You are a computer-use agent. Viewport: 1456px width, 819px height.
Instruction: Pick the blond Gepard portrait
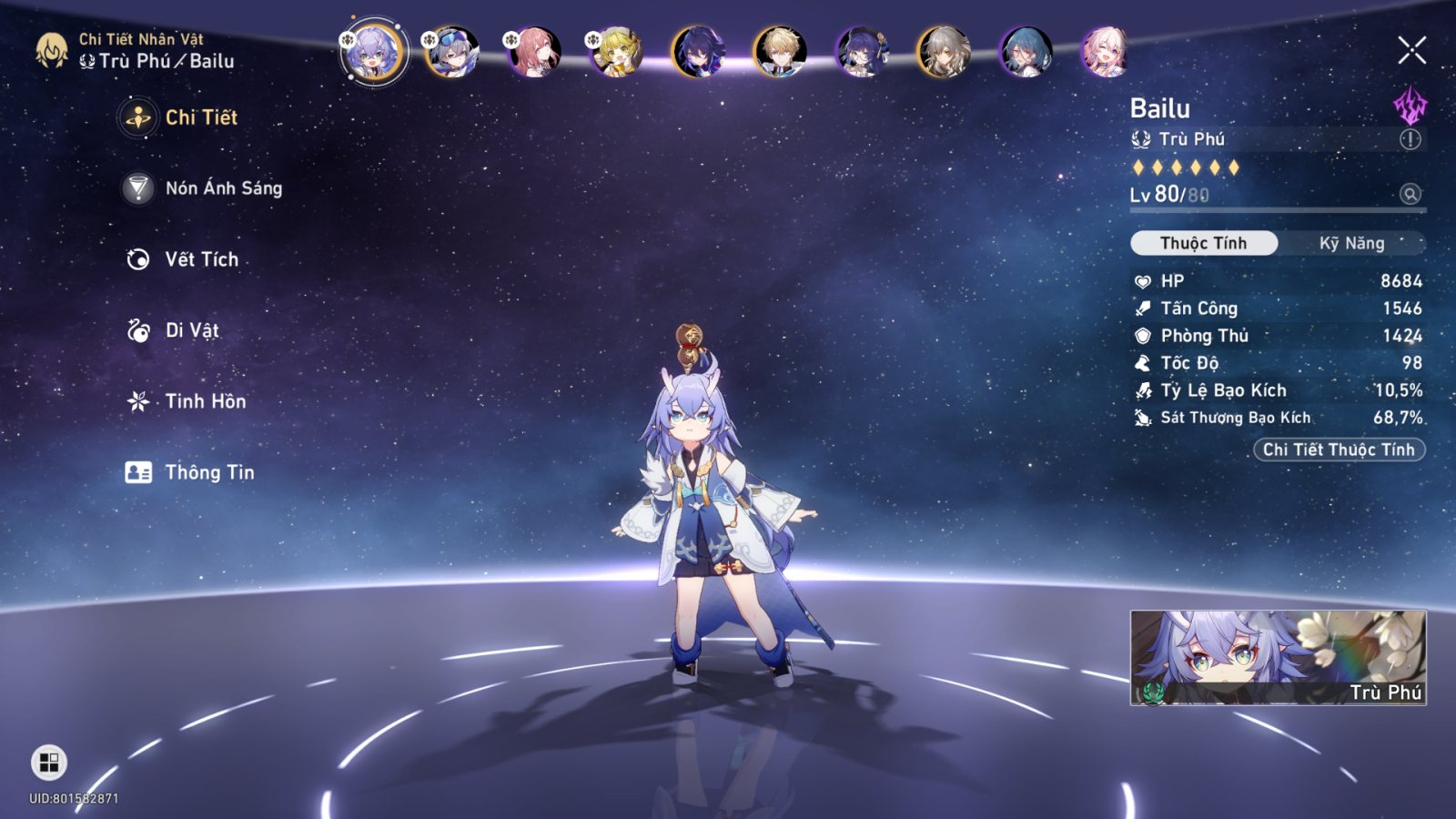780,52
